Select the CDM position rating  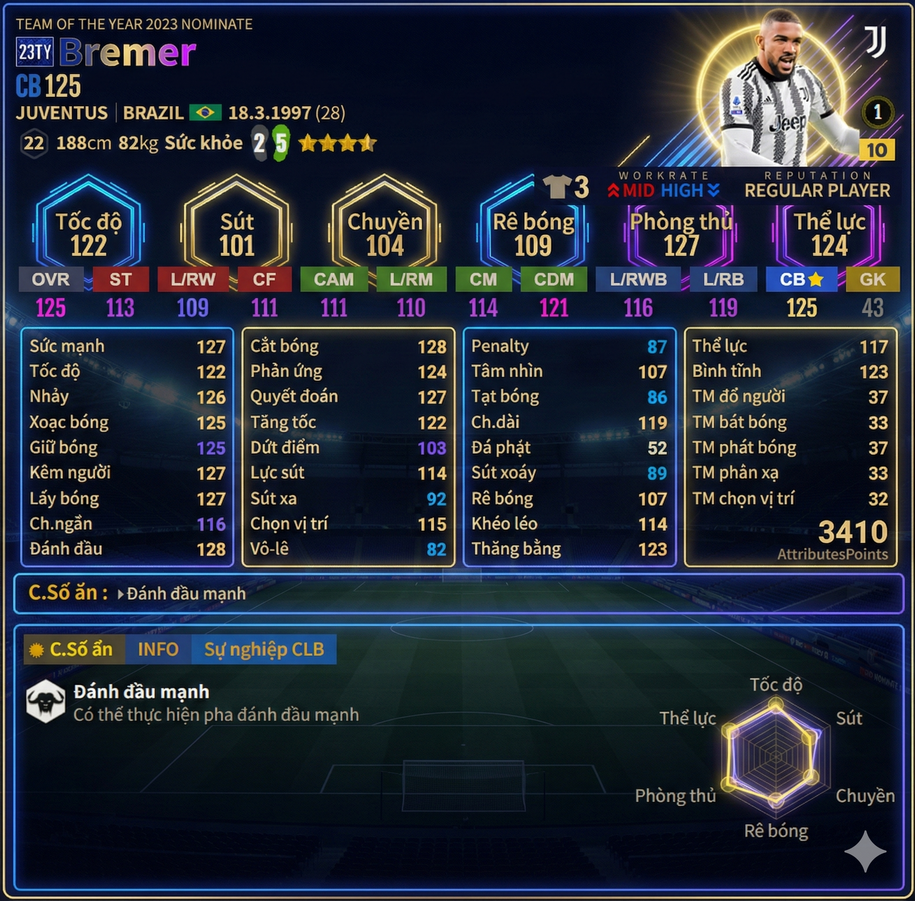coord(553,279)
